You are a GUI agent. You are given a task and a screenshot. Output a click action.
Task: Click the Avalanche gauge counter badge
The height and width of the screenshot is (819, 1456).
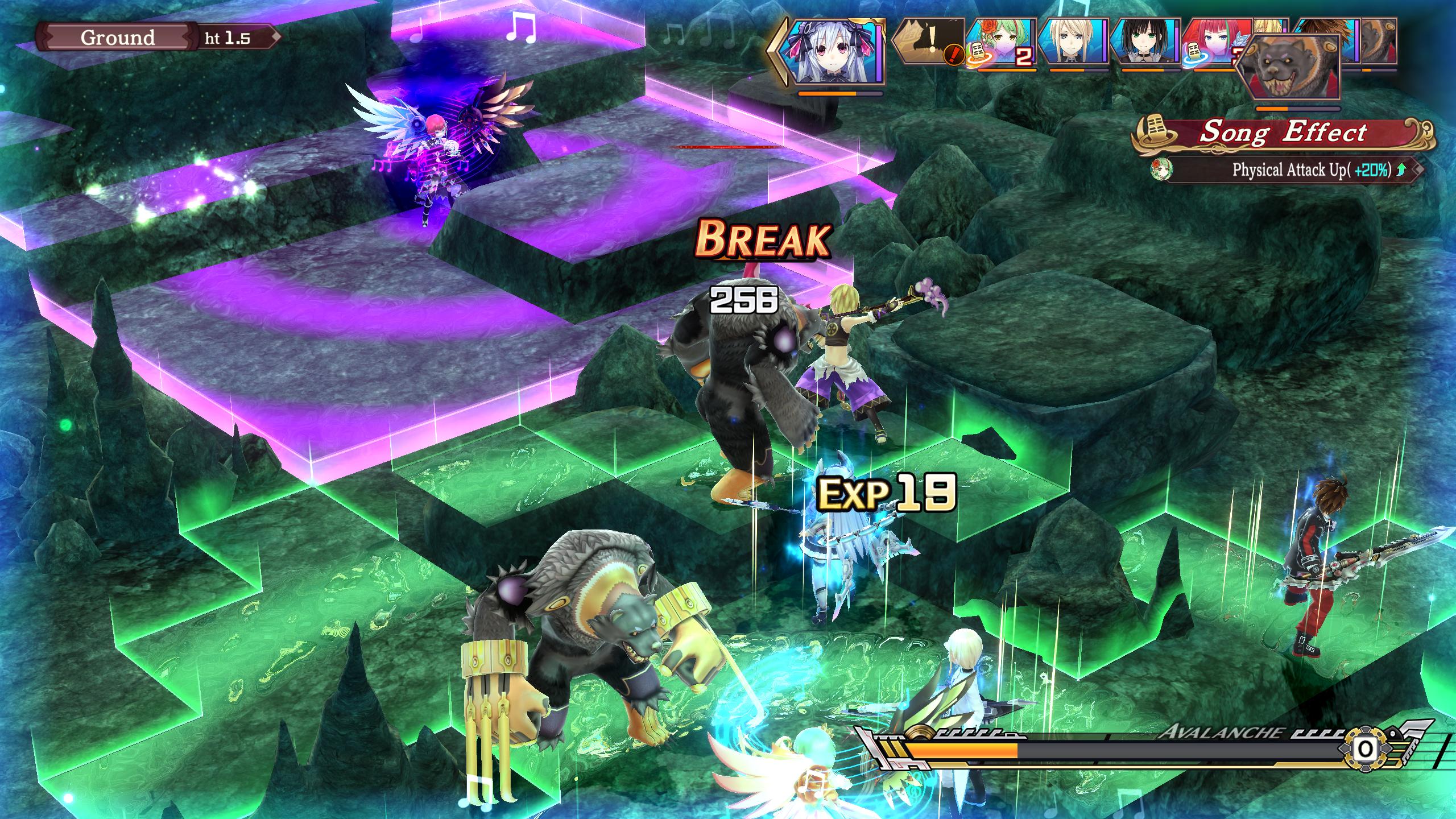[x=1365, y=750]
